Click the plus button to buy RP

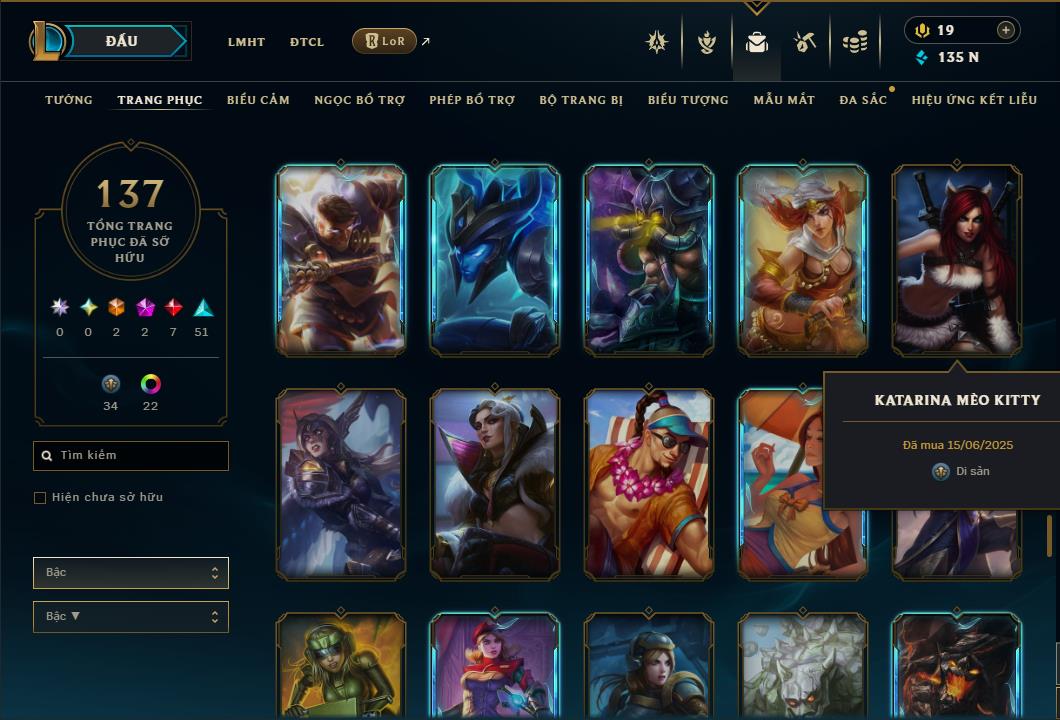coord(1005,30)
